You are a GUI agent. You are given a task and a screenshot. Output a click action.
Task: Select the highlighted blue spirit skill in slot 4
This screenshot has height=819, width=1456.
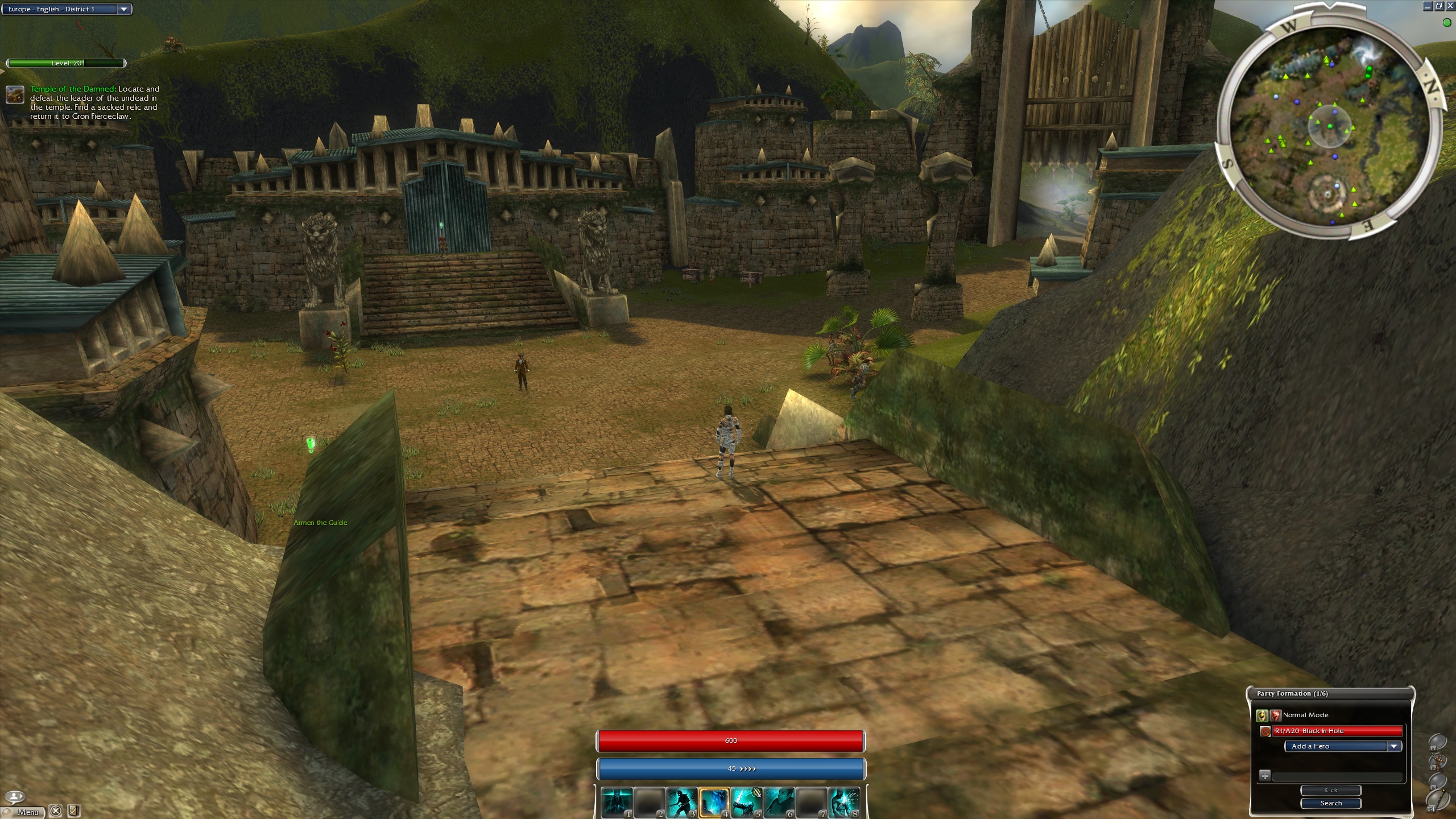714,803
